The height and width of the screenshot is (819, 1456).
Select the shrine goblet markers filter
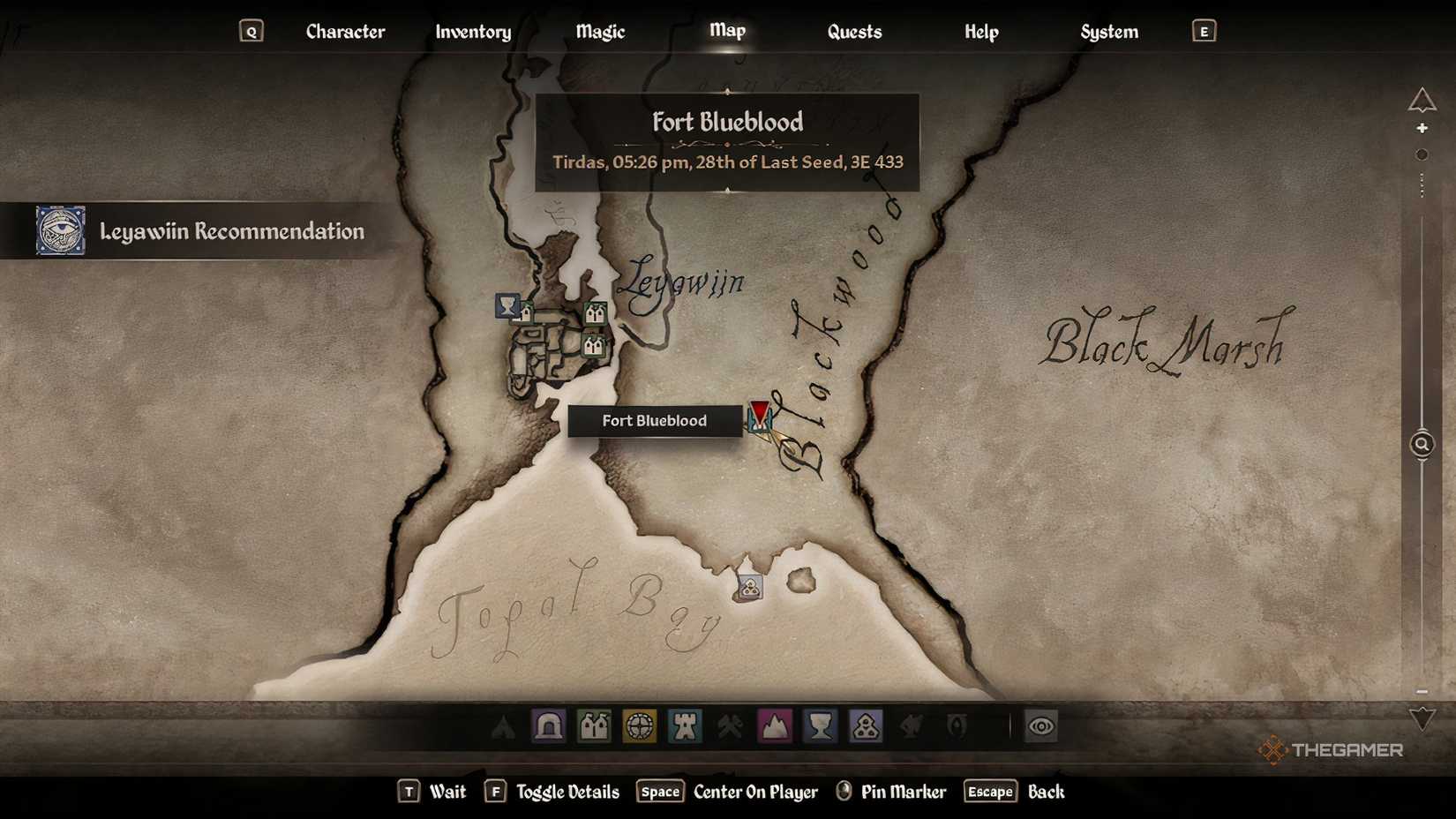point(821,726)
